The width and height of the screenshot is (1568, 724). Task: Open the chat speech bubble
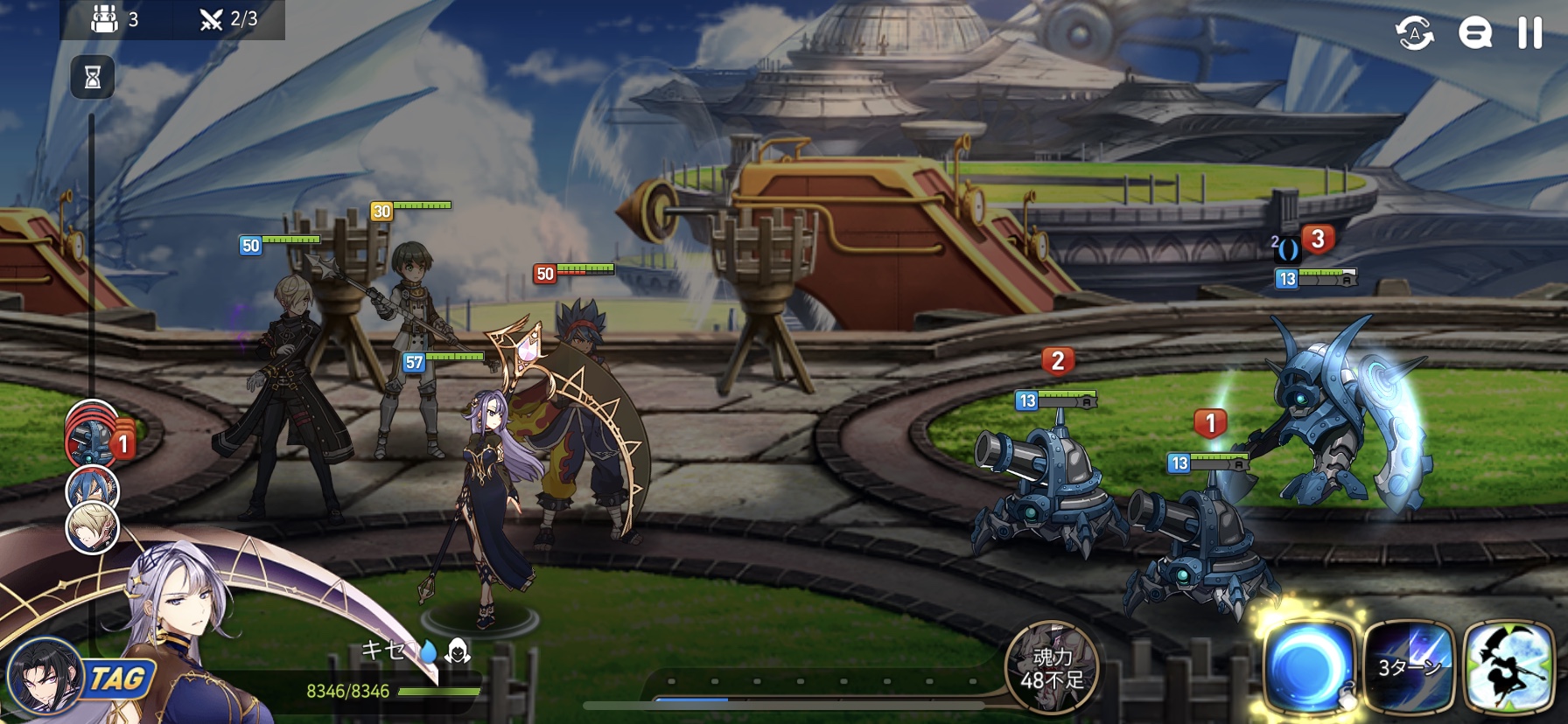click(x=1474, y=33)
